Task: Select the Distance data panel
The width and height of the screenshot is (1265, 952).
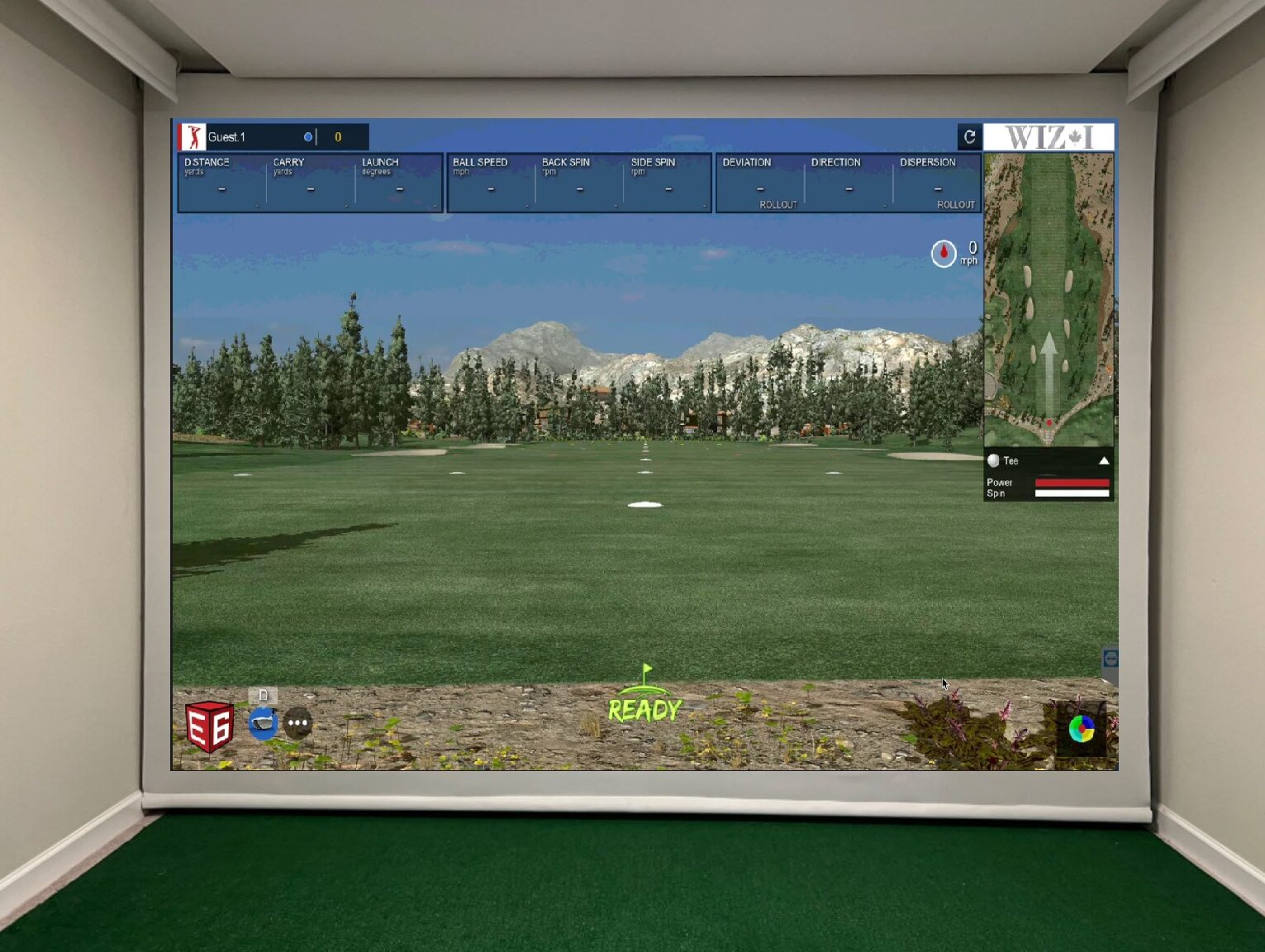Action: coord(221,183)
